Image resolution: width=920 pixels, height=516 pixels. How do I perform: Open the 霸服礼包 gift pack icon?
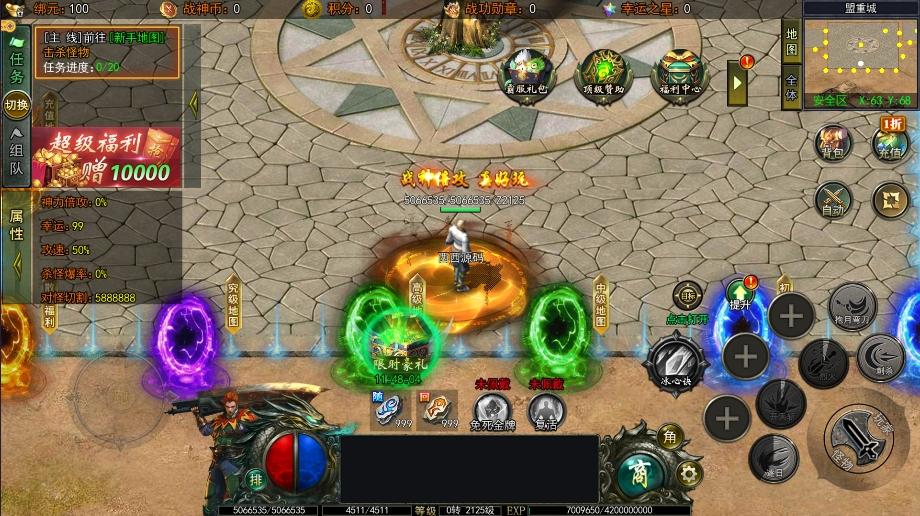pyautogui.click(x=525, y=73)
